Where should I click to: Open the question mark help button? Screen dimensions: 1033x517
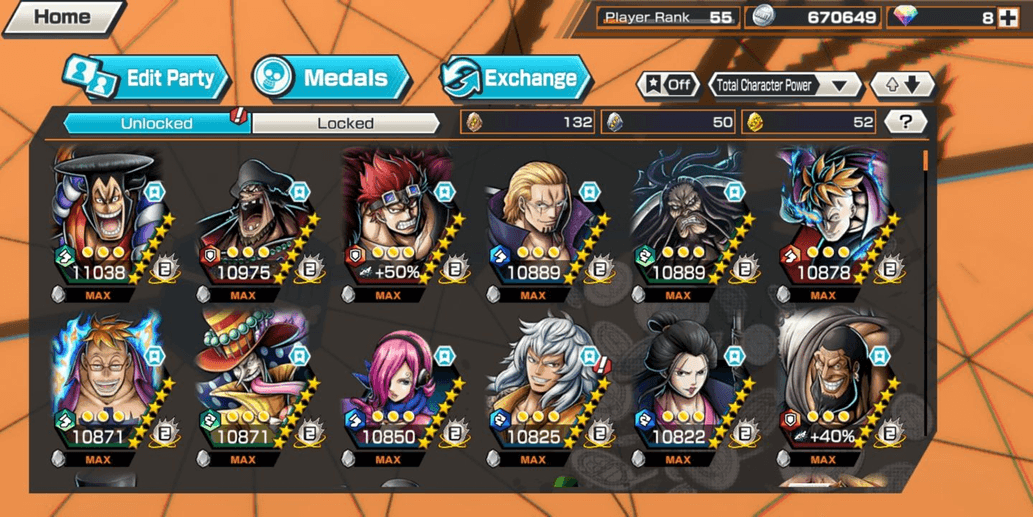coord(906,122)
